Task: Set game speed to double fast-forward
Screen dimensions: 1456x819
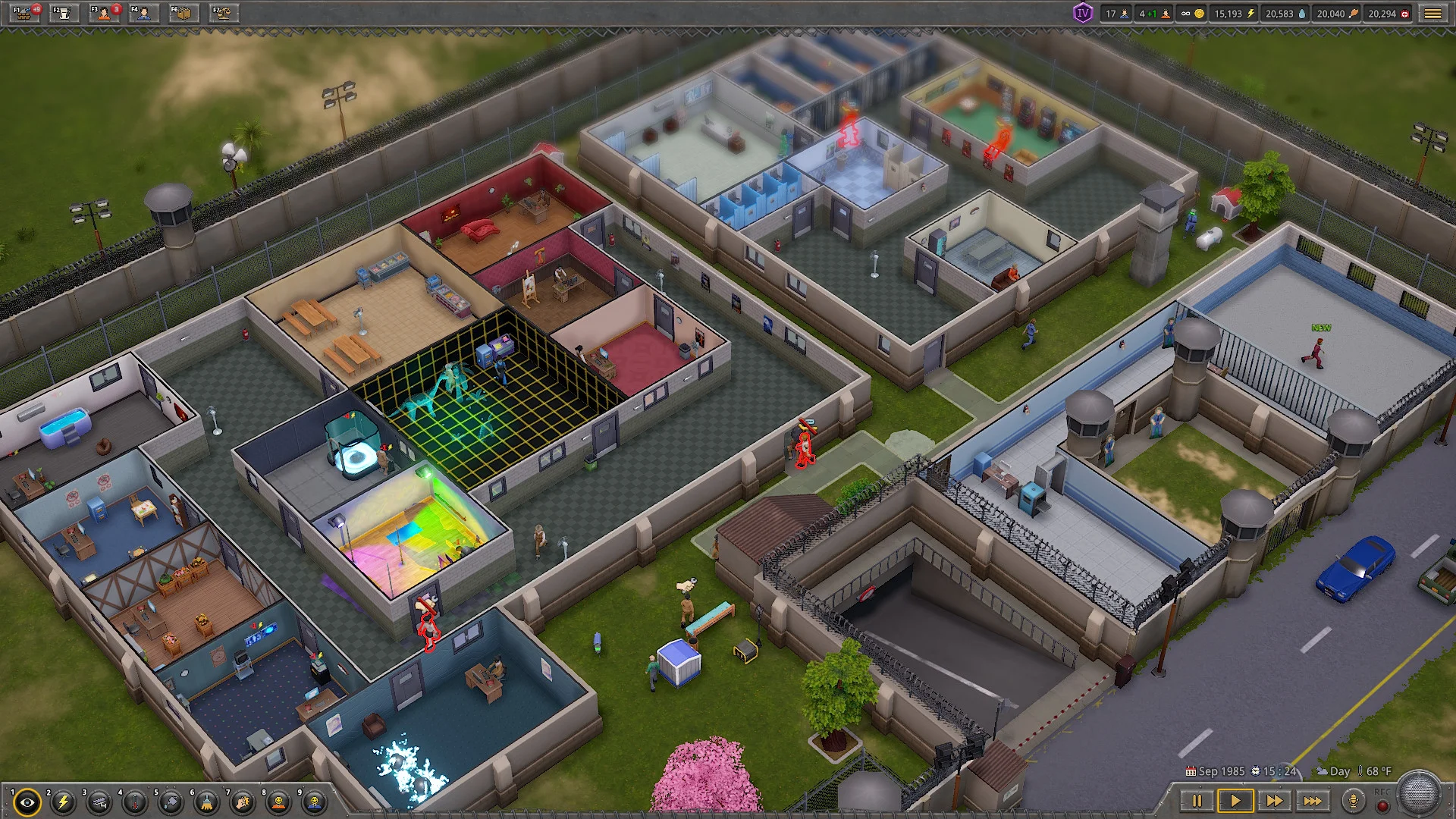Action: [1274, 801]
